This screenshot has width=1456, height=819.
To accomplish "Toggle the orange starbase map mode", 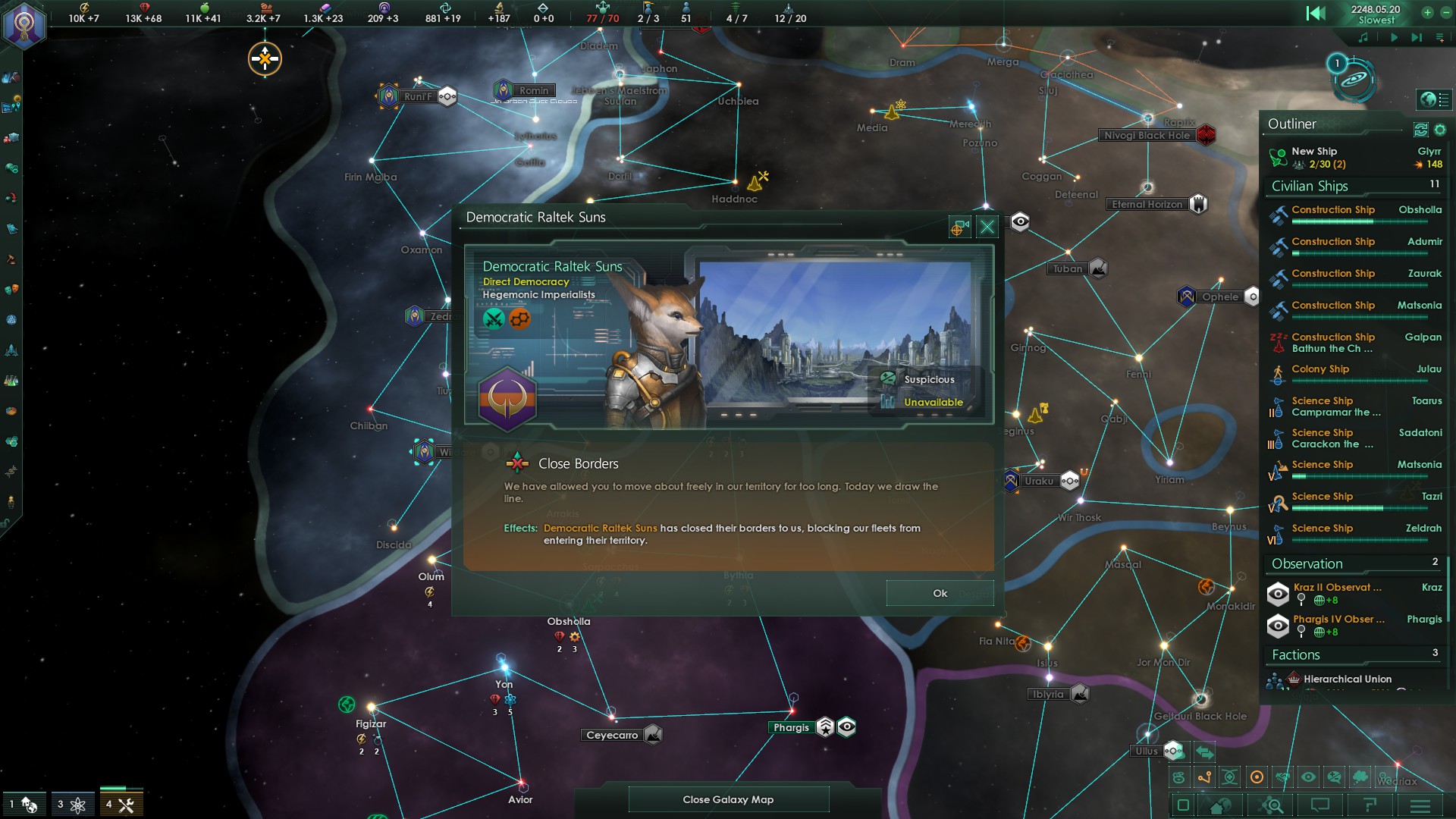I will [x=1257, y=777].
